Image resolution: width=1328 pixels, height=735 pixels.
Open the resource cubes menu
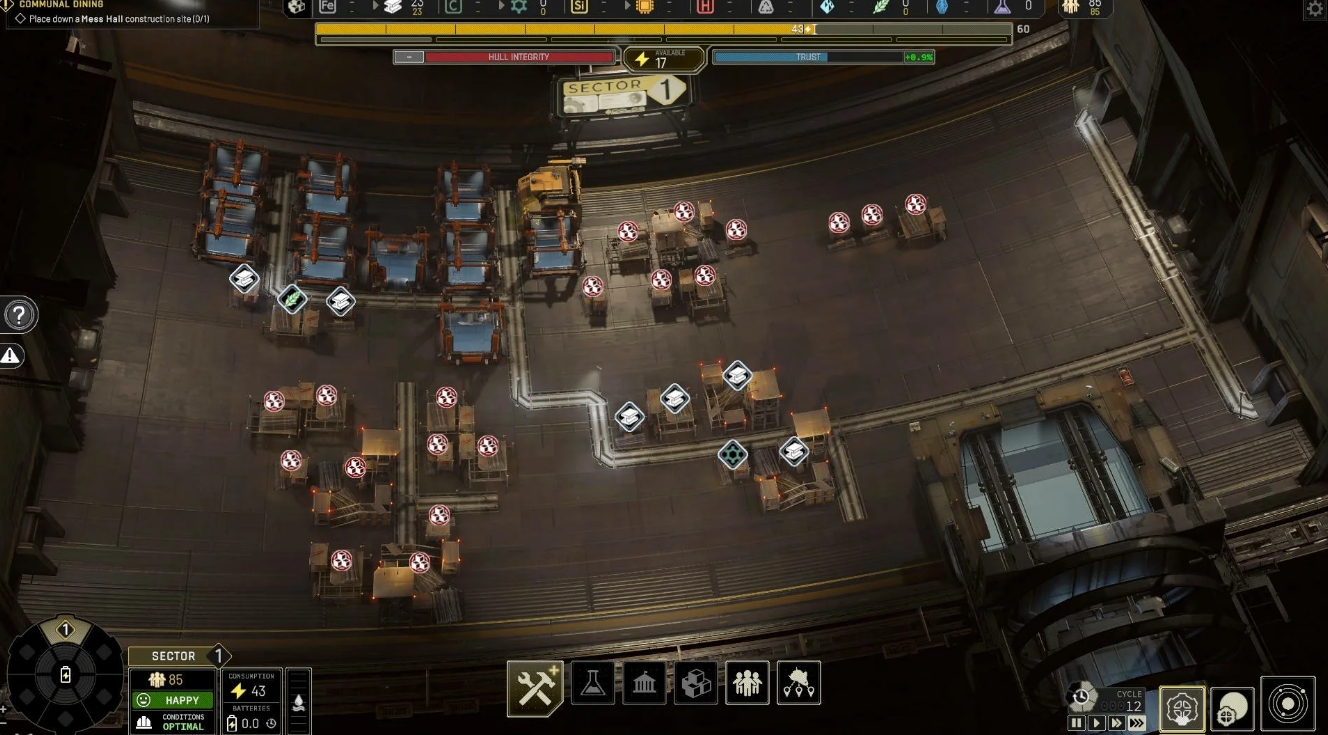(x=696, y=683)
